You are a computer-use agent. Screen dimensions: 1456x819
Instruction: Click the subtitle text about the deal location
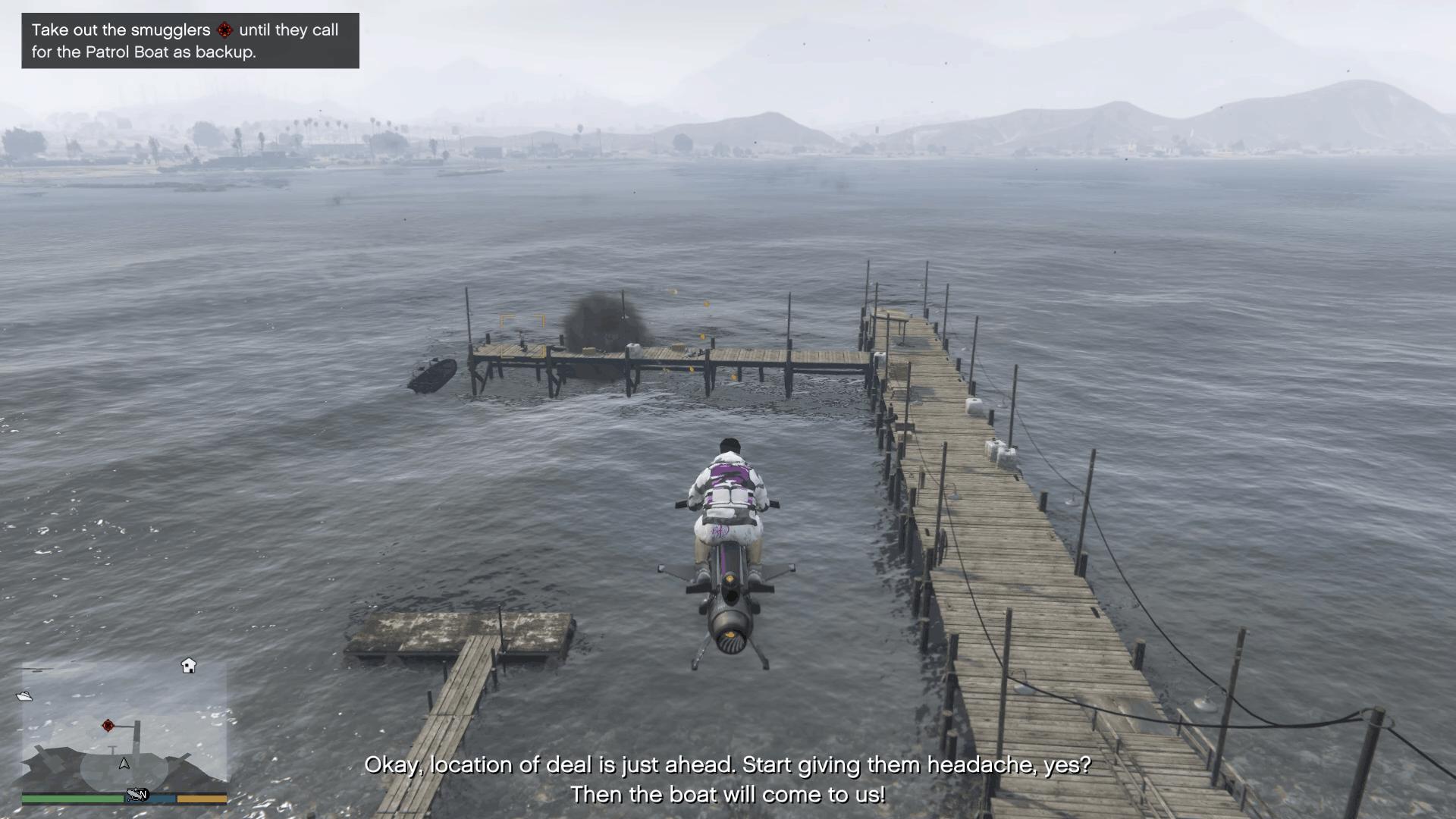(728, 764)
